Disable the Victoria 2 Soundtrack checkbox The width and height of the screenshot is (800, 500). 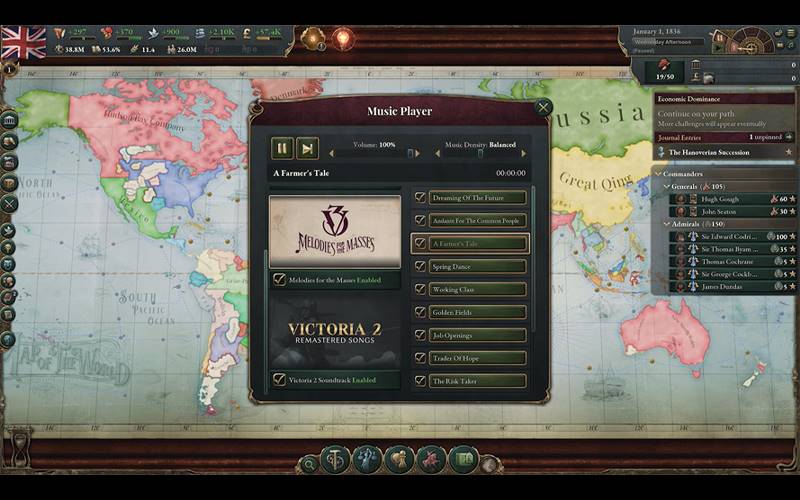pyautogui.click(x=279, y=380)
